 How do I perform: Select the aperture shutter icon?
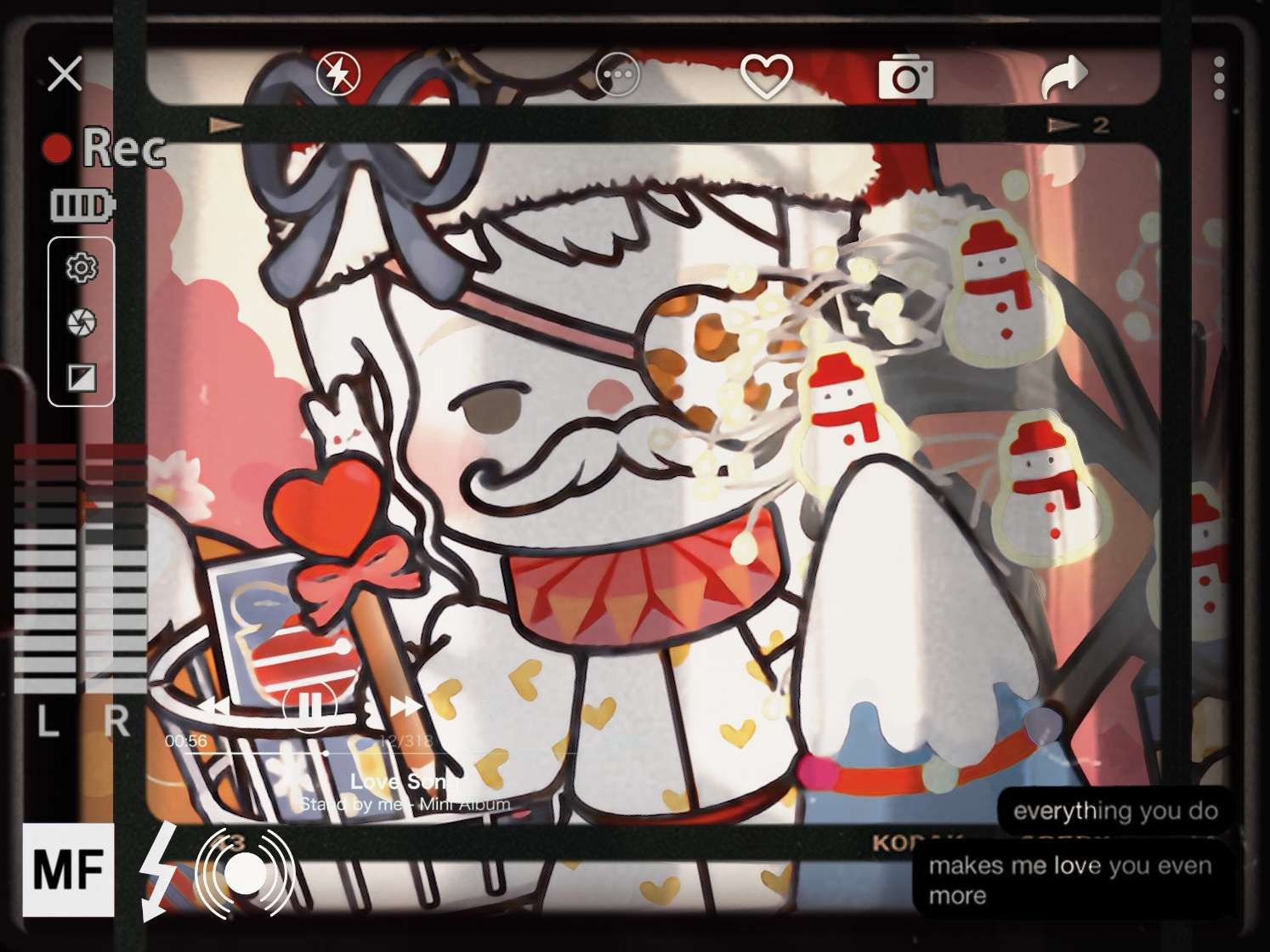pyautogui.click(x=82, y=322)
